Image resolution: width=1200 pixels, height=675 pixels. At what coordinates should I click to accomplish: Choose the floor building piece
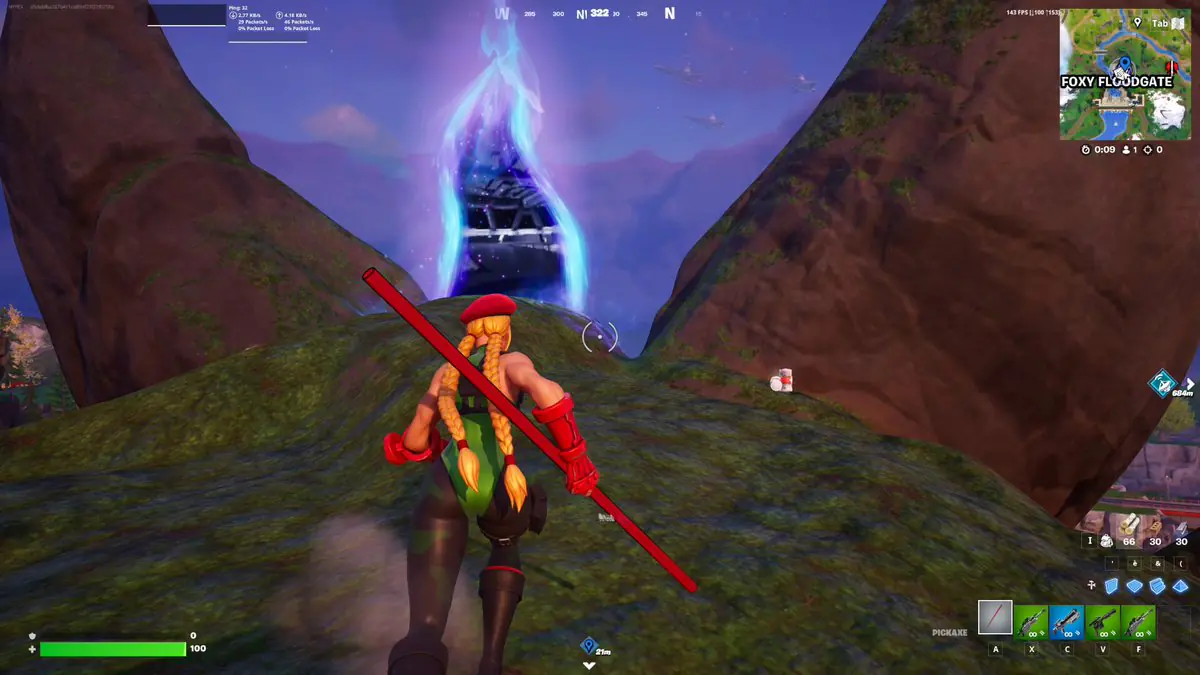[1133, 587]
